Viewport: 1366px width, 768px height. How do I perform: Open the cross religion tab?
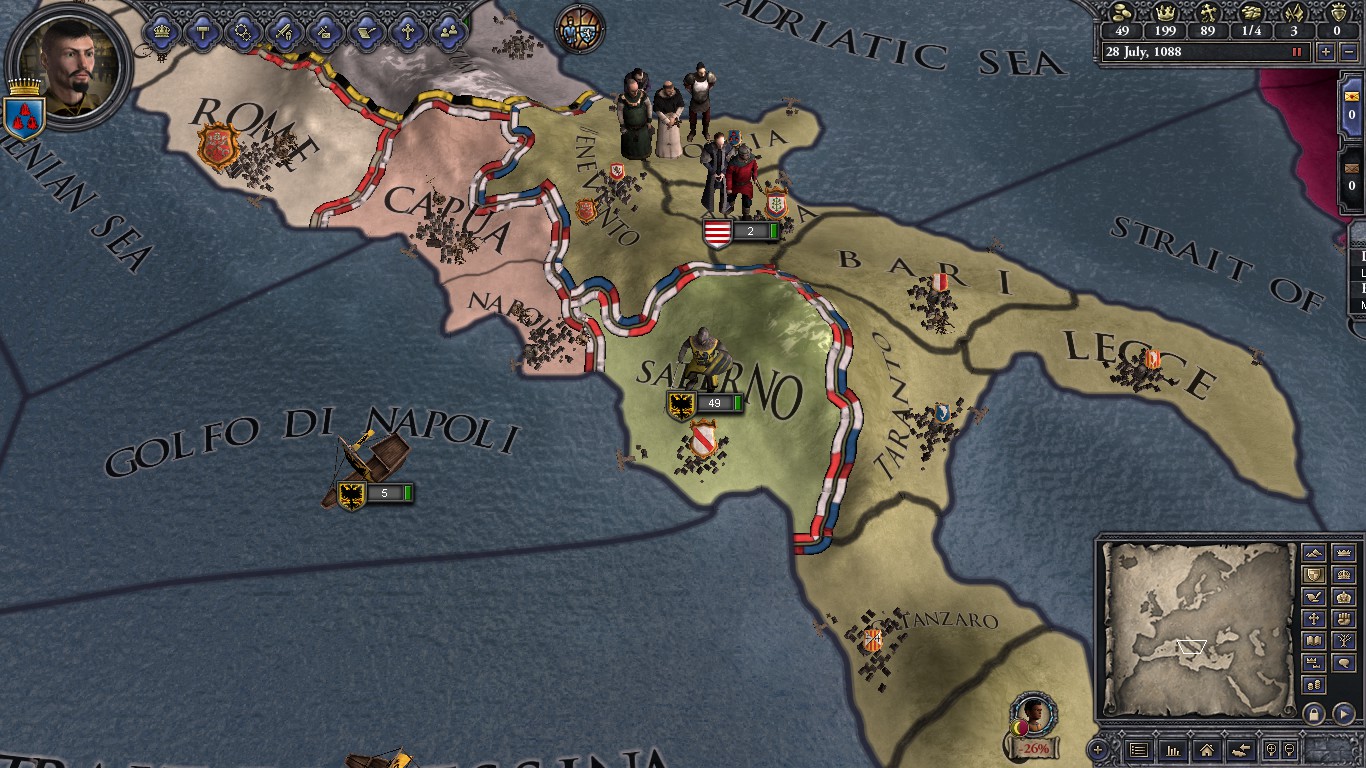click(x=407, y=31)
